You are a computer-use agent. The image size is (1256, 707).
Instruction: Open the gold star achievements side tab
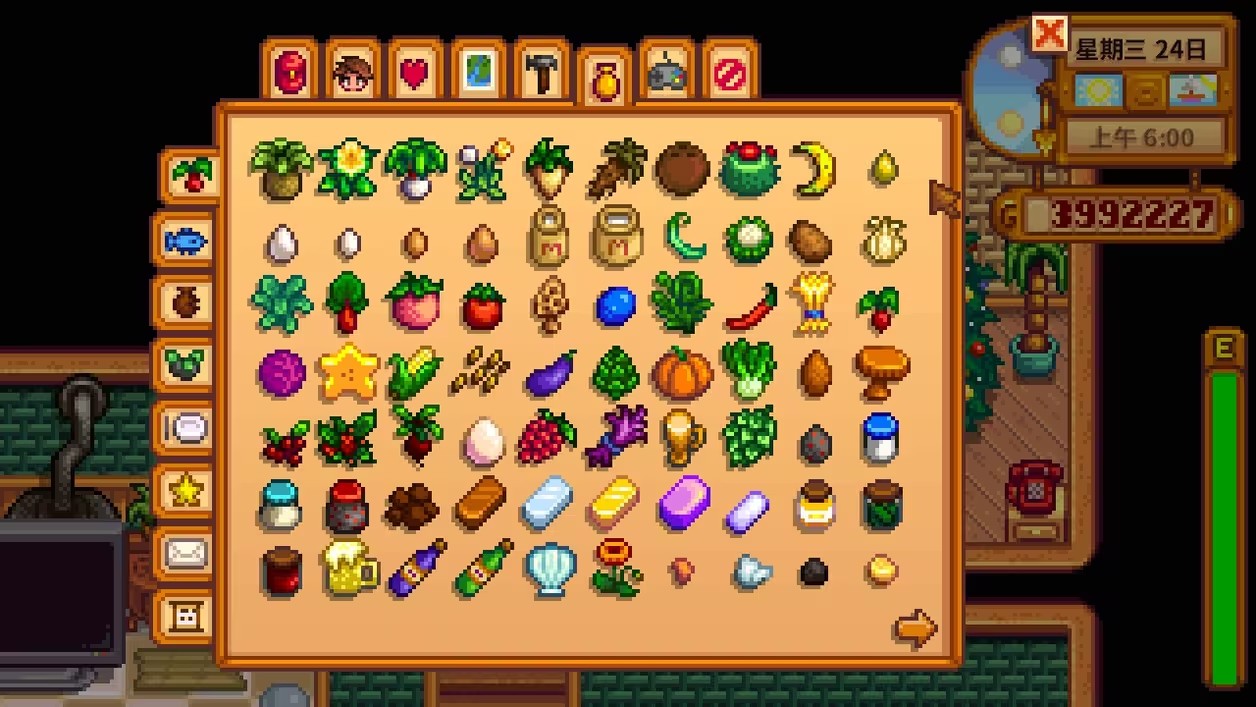tap(186, 490)
